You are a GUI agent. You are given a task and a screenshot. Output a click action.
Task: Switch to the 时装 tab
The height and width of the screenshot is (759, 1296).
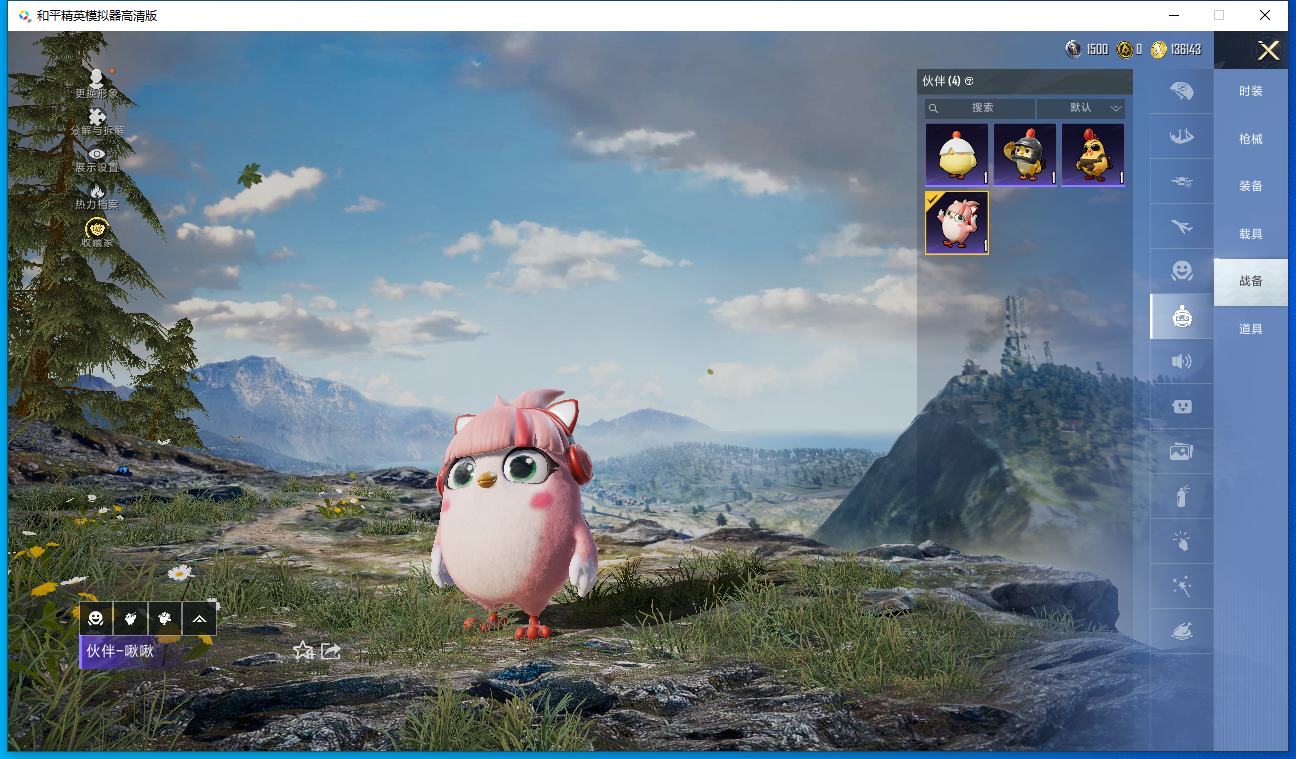pyautogui.click(x=1250, y=91)
